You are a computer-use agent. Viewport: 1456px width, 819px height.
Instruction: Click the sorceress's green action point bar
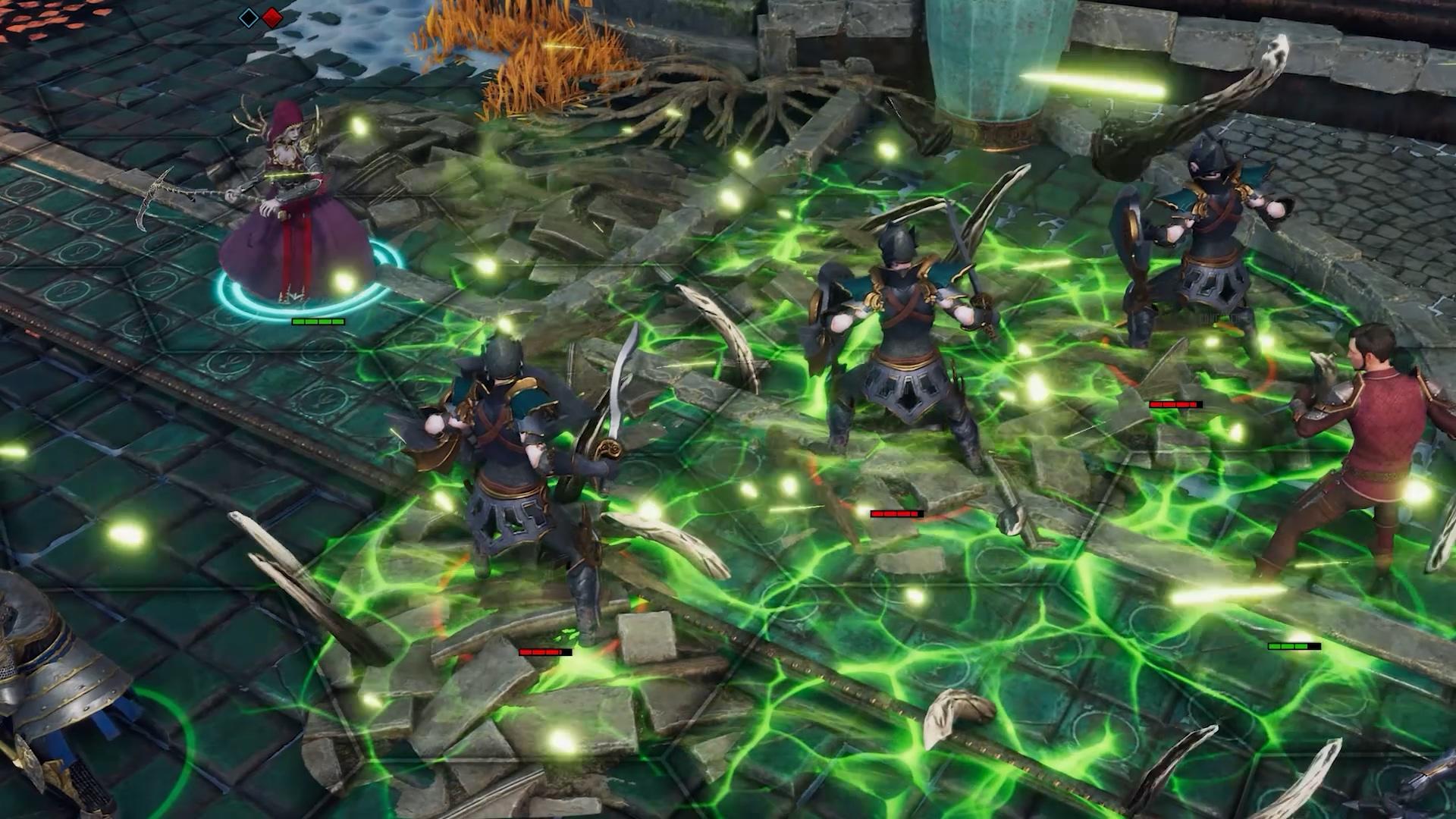point(317,321)
